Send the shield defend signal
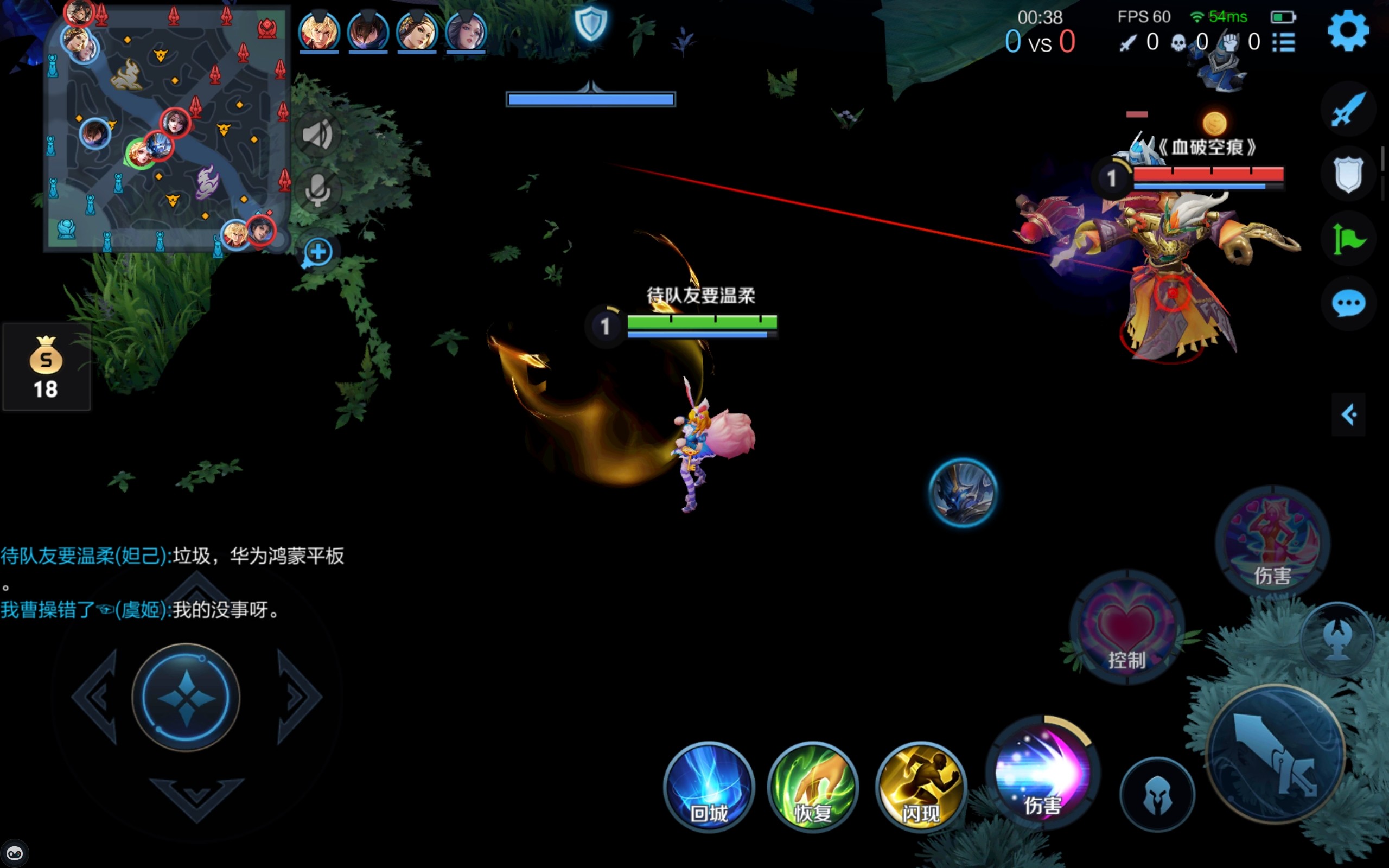Image resolution: width=1389 pixels, height=868 pixels. click(1348, 174)
